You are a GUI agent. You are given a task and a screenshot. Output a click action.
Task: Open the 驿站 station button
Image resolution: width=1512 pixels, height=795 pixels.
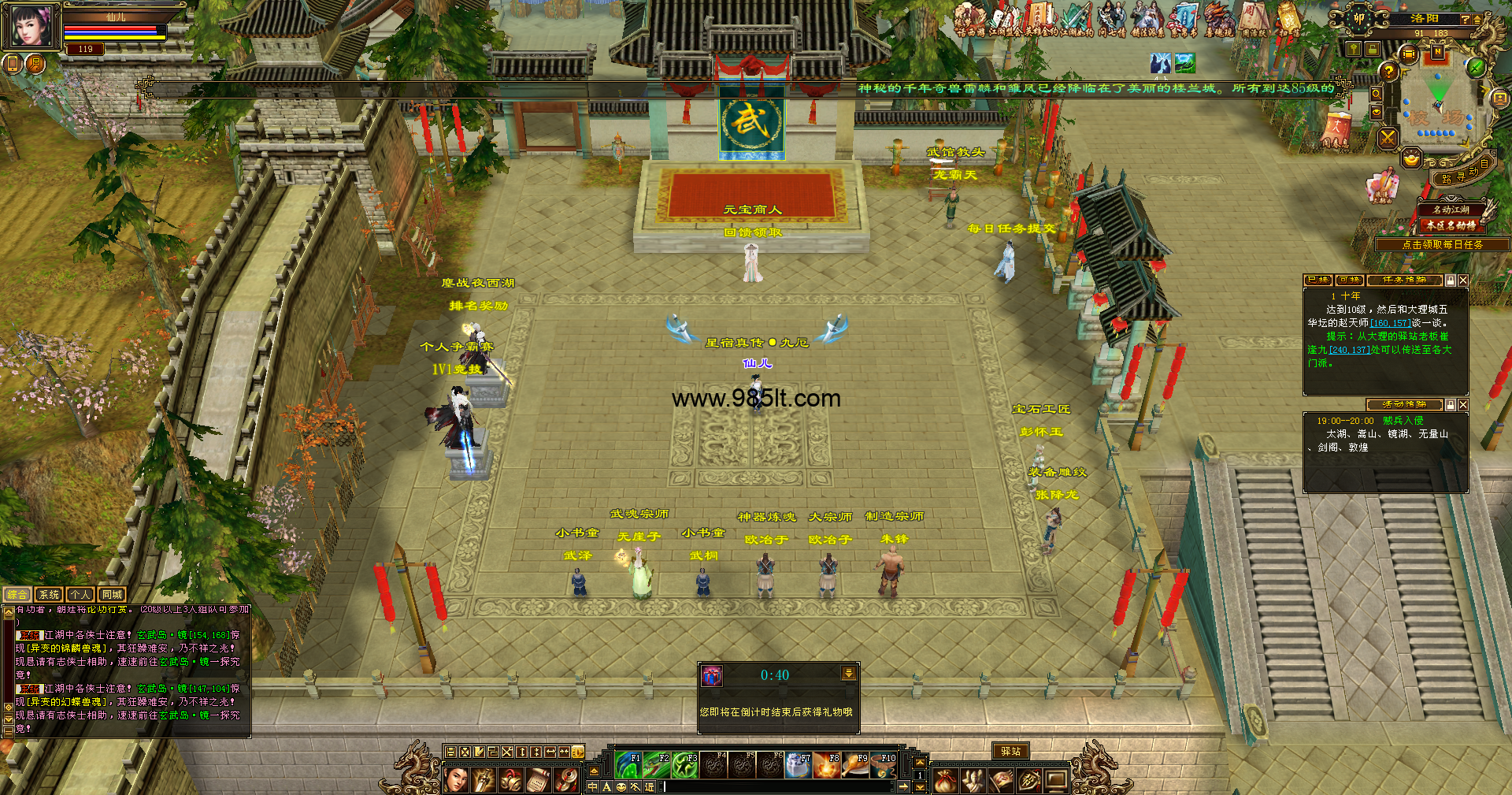coord(1010,752)
